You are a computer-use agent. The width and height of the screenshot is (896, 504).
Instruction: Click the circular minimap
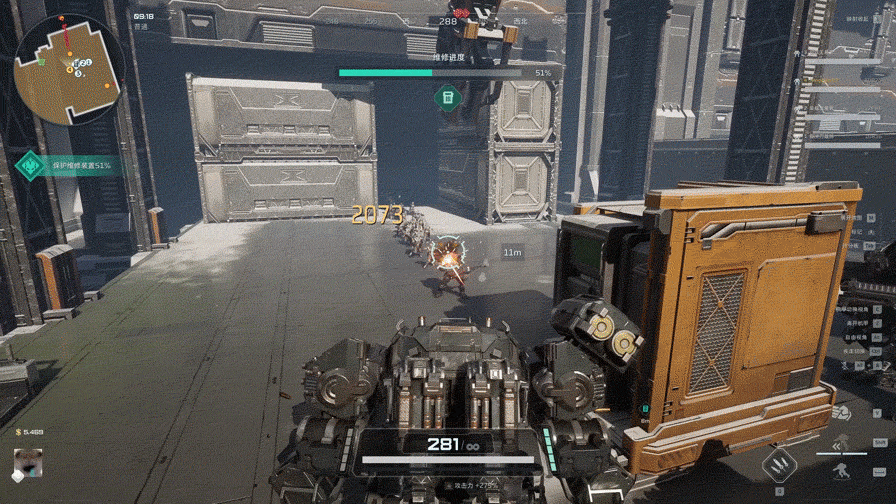(x=67, y=69)
